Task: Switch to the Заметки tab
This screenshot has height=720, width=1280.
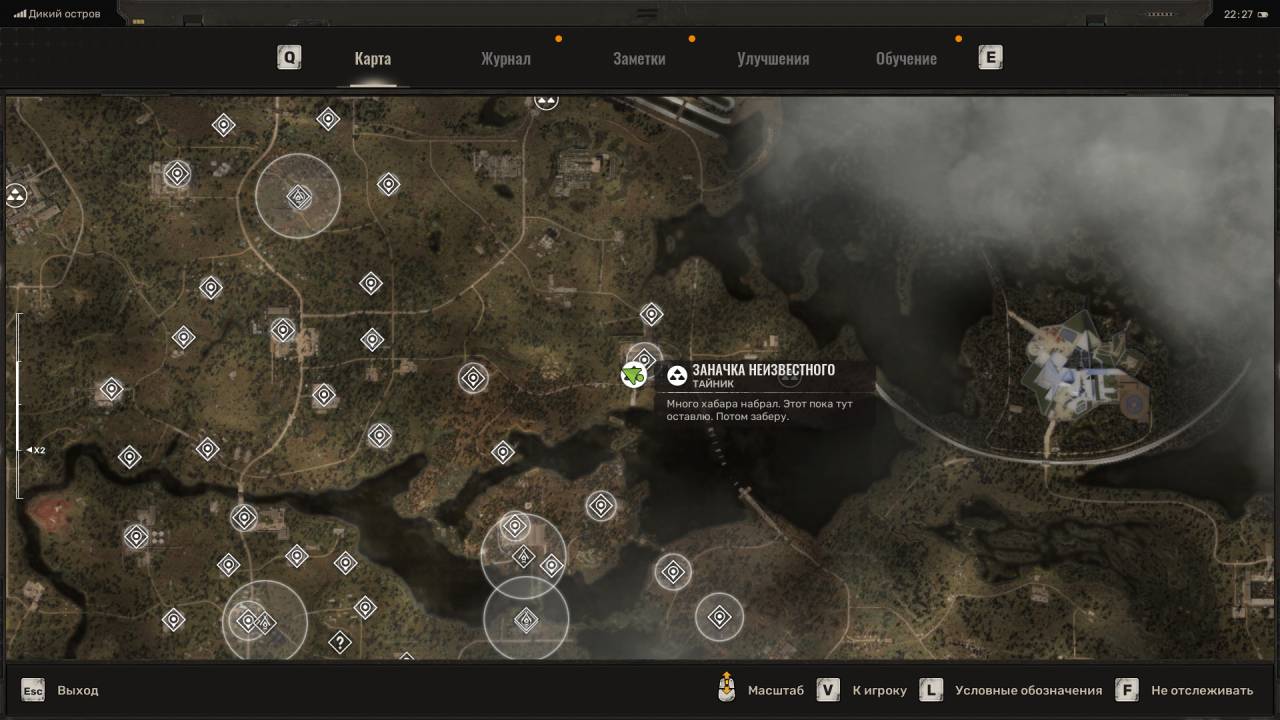Action: 639,59
